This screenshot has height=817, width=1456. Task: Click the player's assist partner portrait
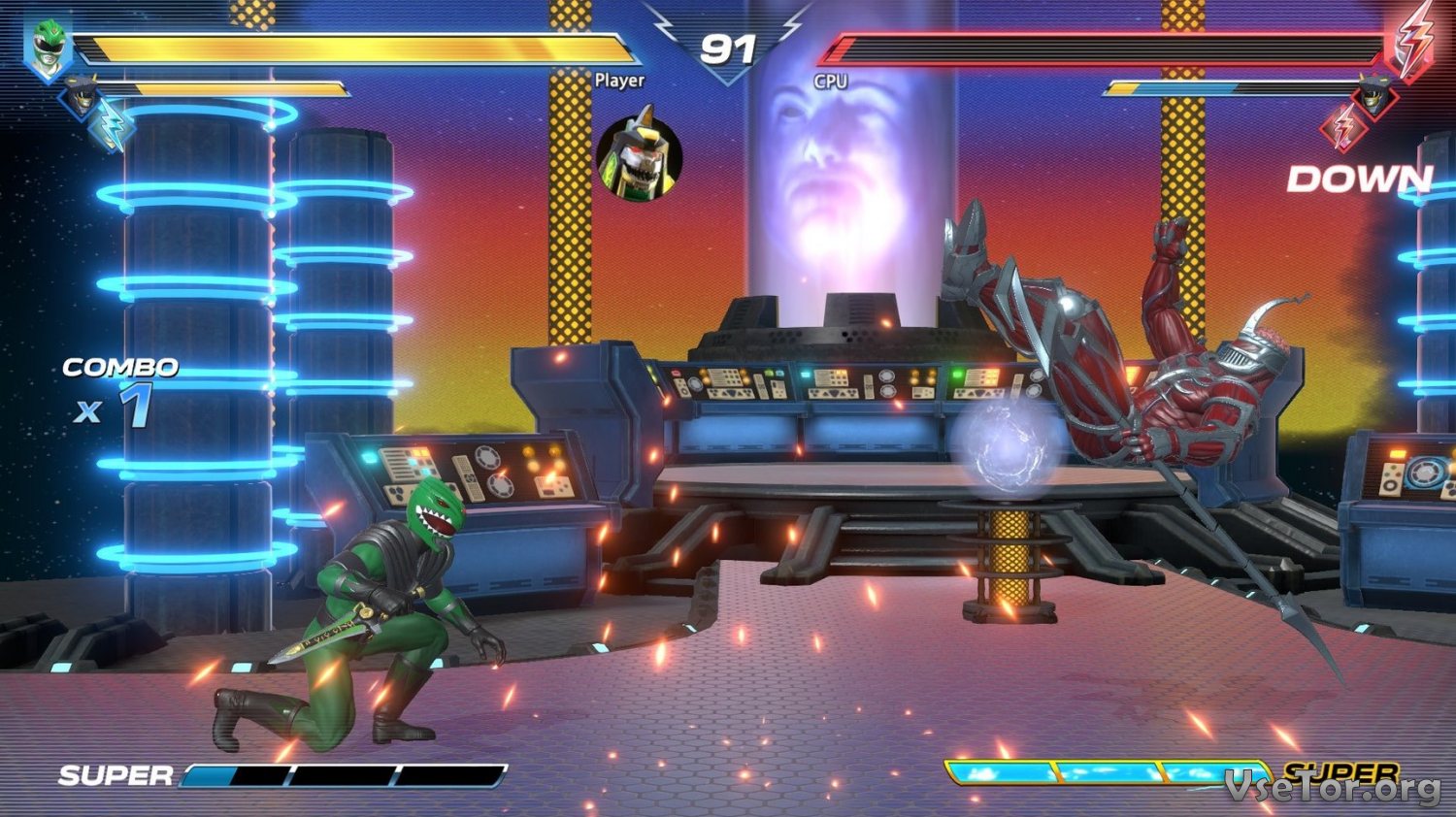click(80, 95)
